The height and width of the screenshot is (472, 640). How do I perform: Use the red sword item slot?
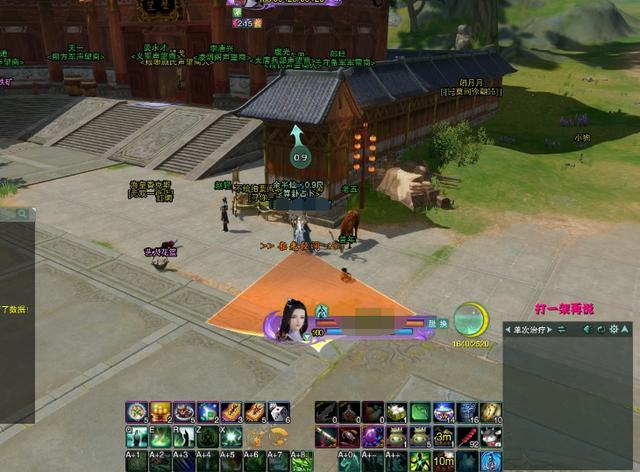pyautogui.click(x=324, y=436)
